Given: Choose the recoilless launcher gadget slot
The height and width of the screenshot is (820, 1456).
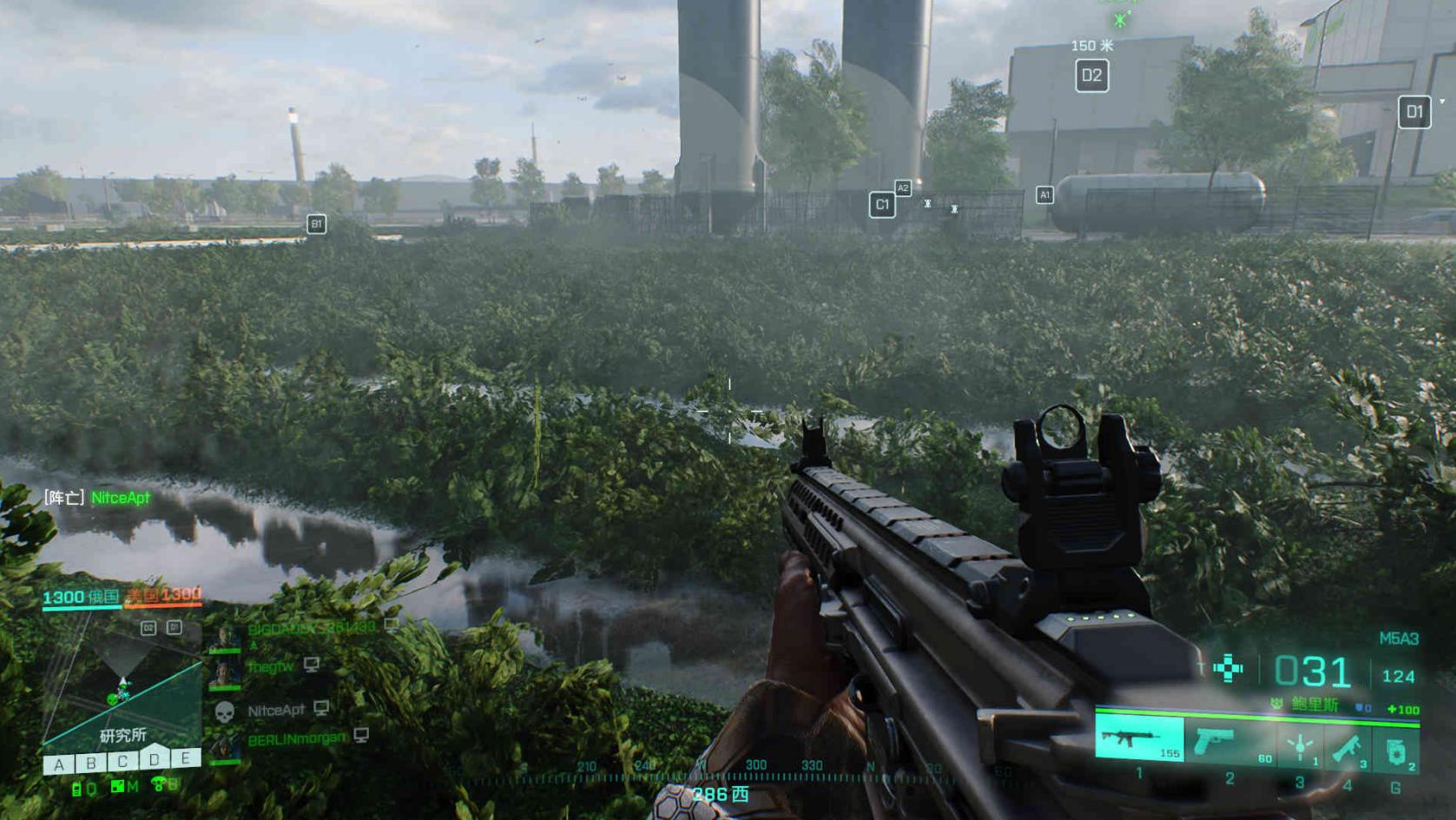Looking at the screenshot, I should point(1349,746).
